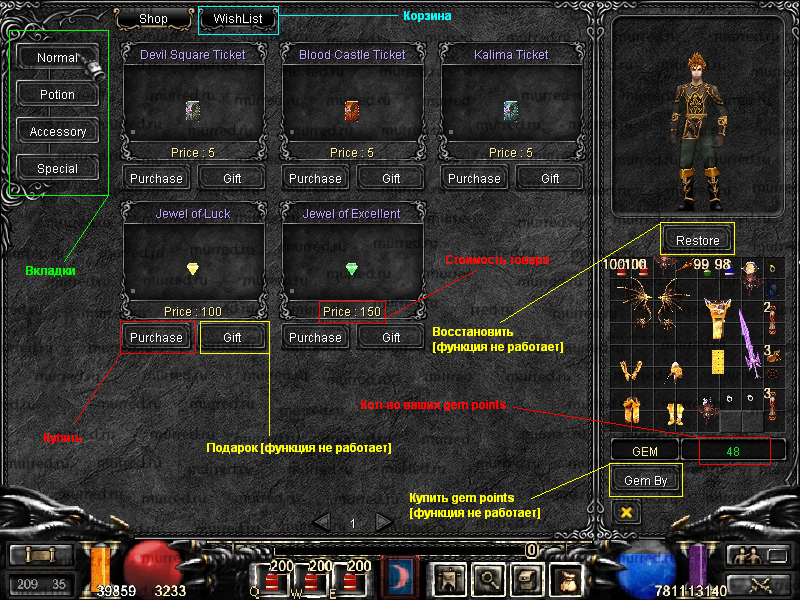
Task: Open the Special category
Action: pos(57,169)
